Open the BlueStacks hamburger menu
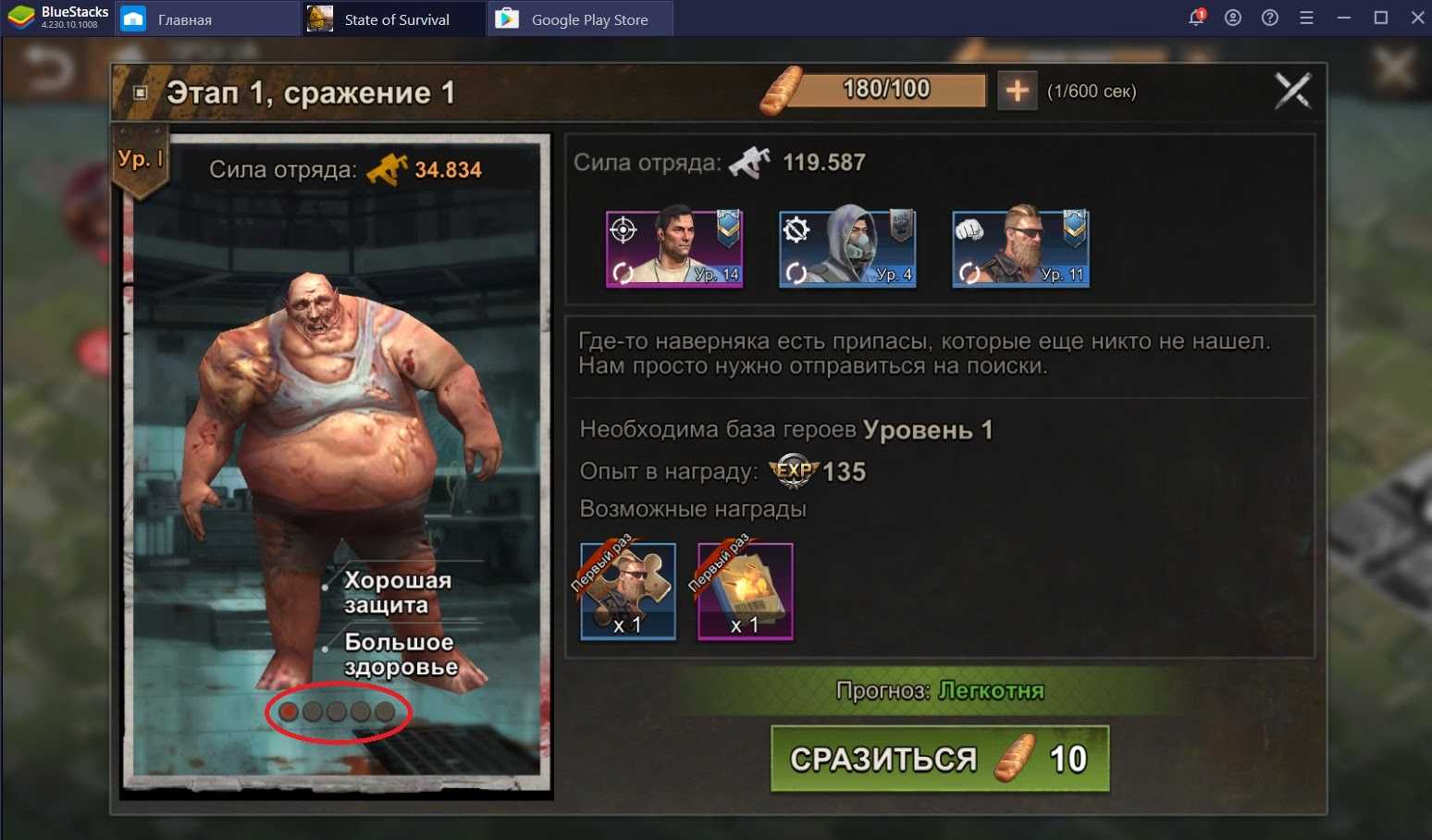The height and width of the screenshot is (840, 1432). 1306,18
